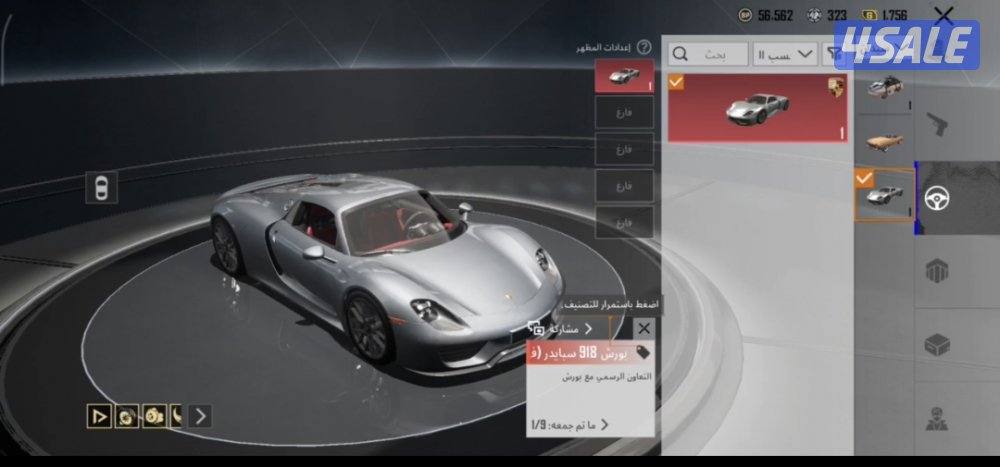1000x467 pixels.
Task: Open the appearance settings help question mark
Action: (644, 47)
